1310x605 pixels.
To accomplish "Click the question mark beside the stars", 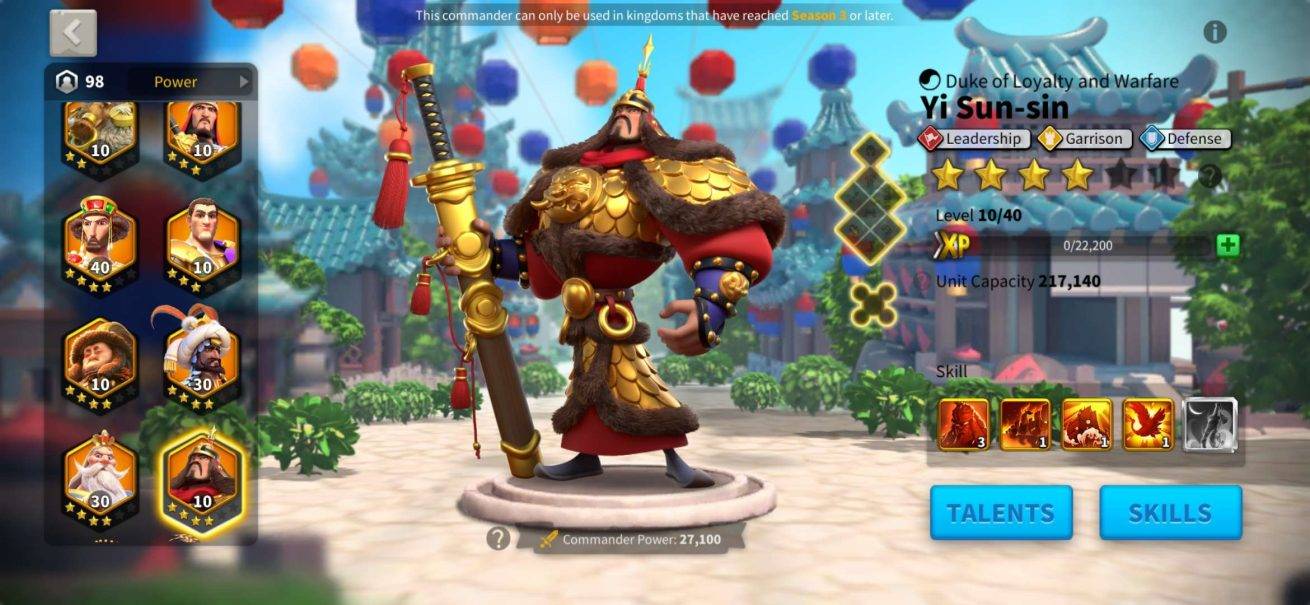I will click(1210, 176).
